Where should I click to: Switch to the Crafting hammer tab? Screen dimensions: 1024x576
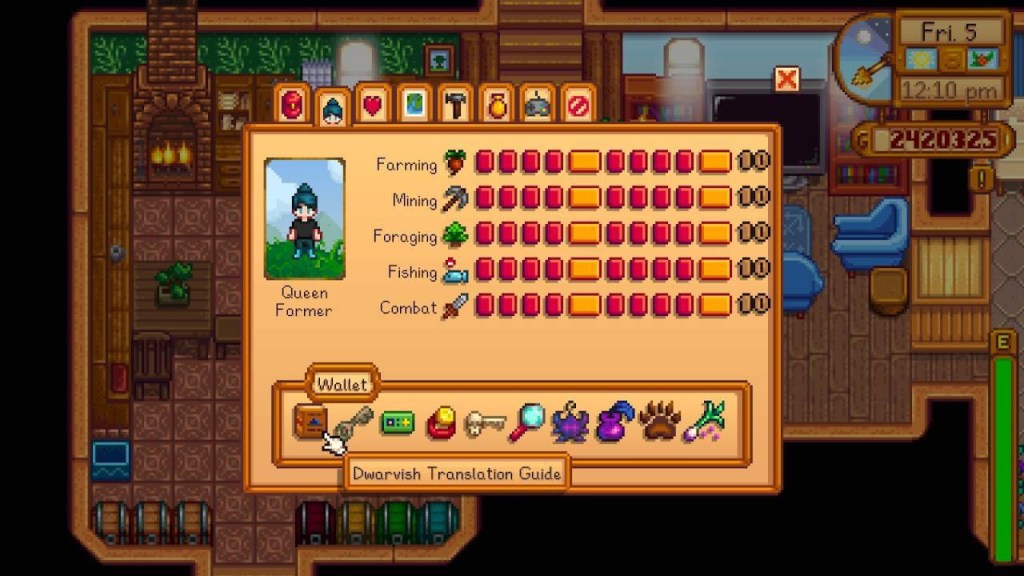(x=455, y=105)
